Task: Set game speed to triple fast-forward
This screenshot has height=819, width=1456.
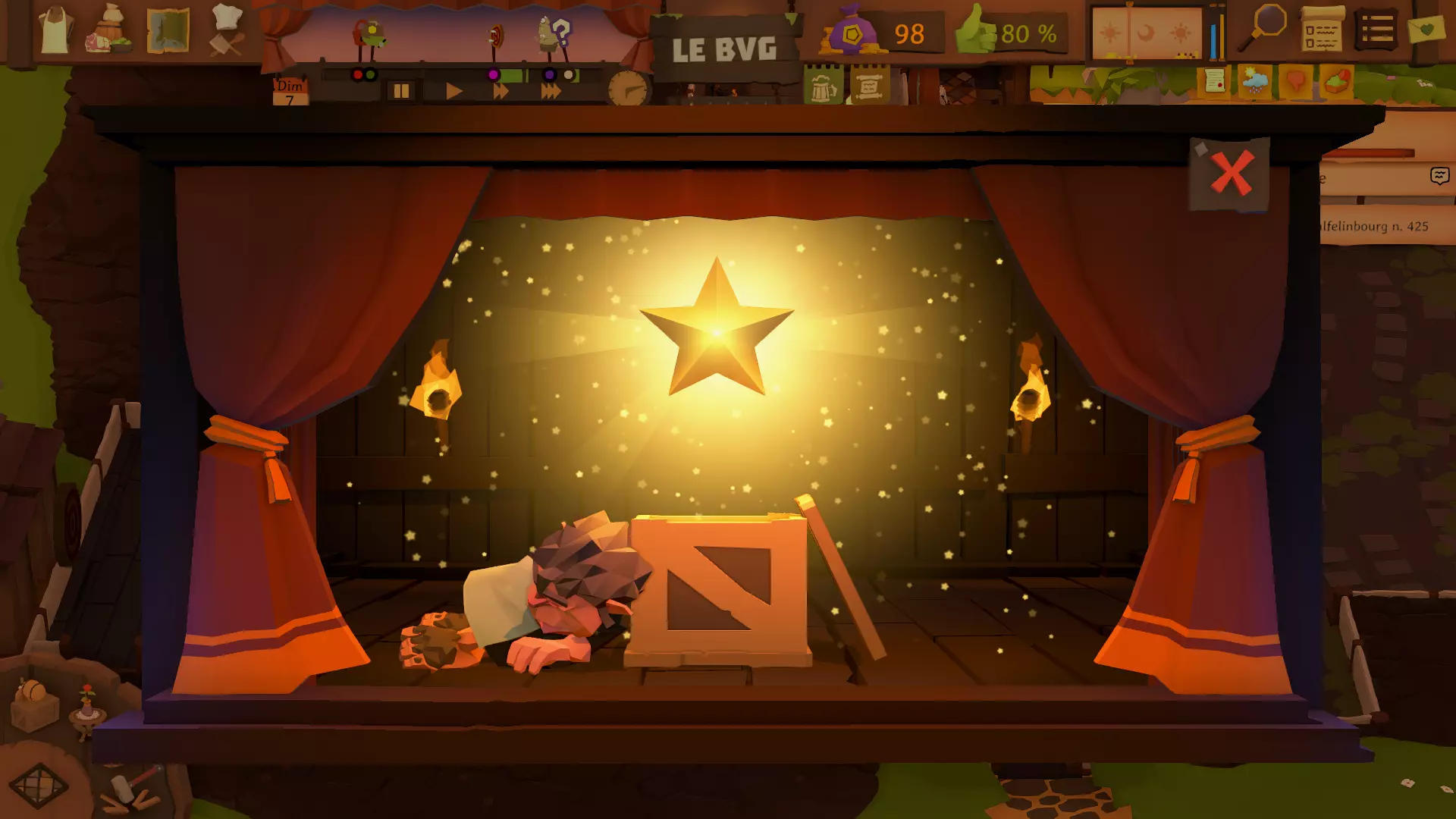Action: point(551,91)
